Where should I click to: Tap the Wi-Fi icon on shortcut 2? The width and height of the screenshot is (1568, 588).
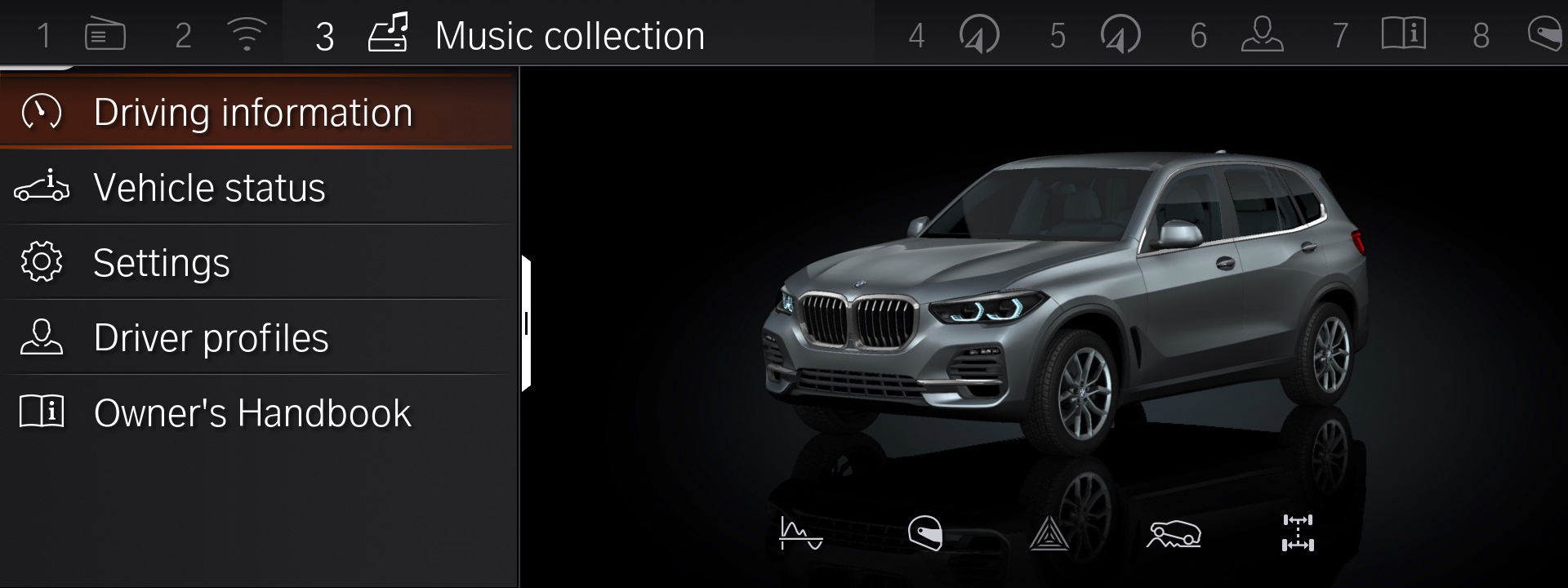point(247,34)
